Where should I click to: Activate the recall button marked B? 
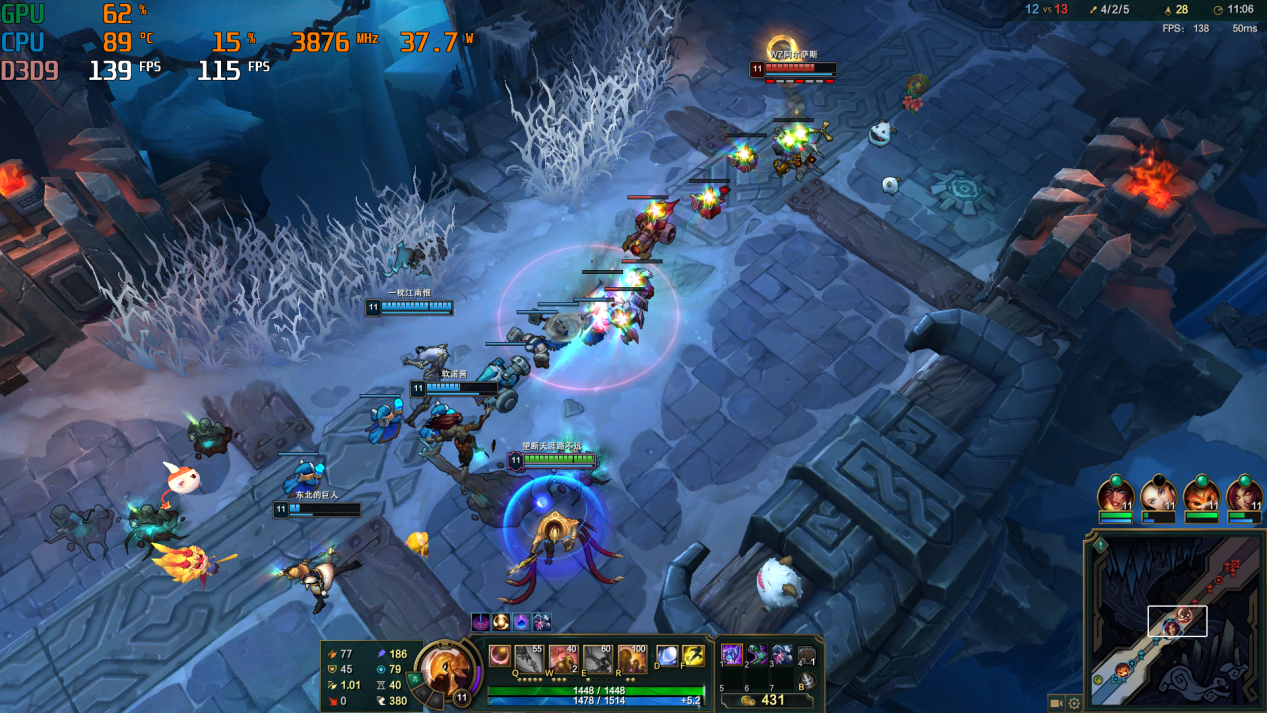pyautogui.click(x=807, y=681)
